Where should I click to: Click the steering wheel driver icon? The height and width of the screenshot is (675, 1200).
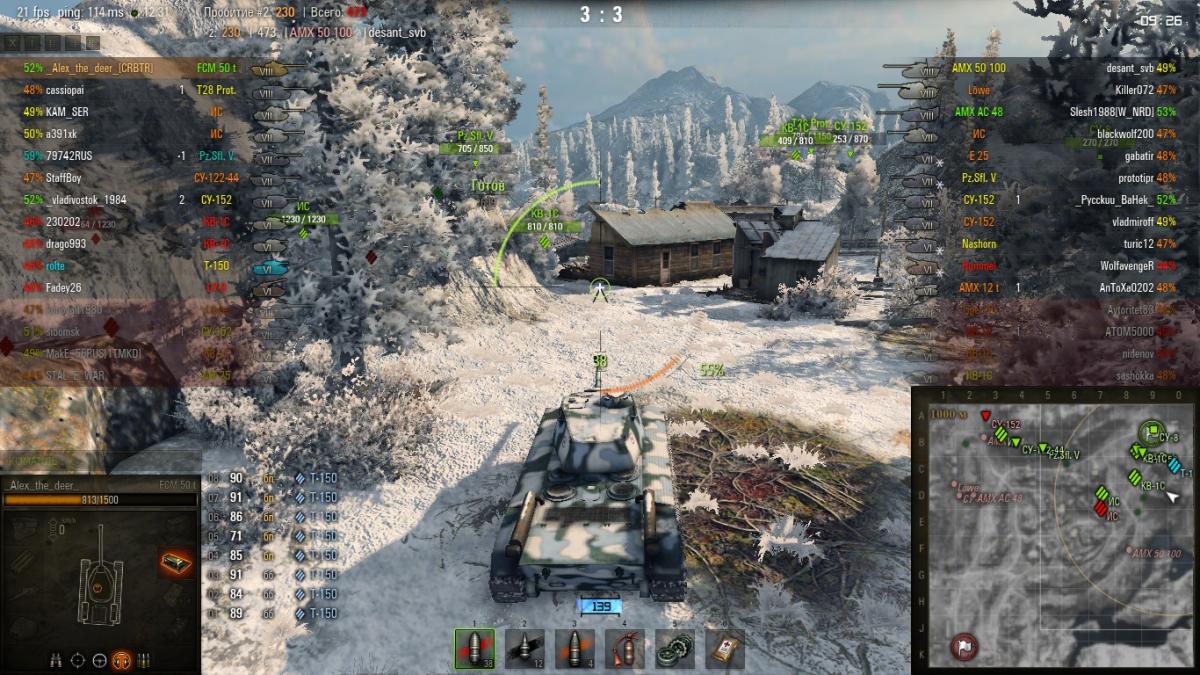(x=100, y=659)
